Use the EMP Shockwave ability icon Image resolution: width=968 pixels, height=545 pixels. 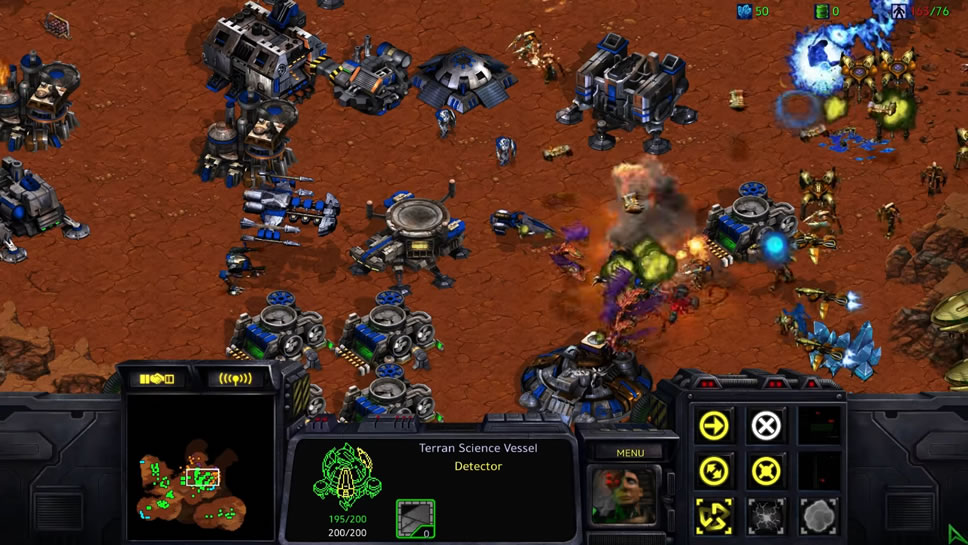(x=766, y=514)
